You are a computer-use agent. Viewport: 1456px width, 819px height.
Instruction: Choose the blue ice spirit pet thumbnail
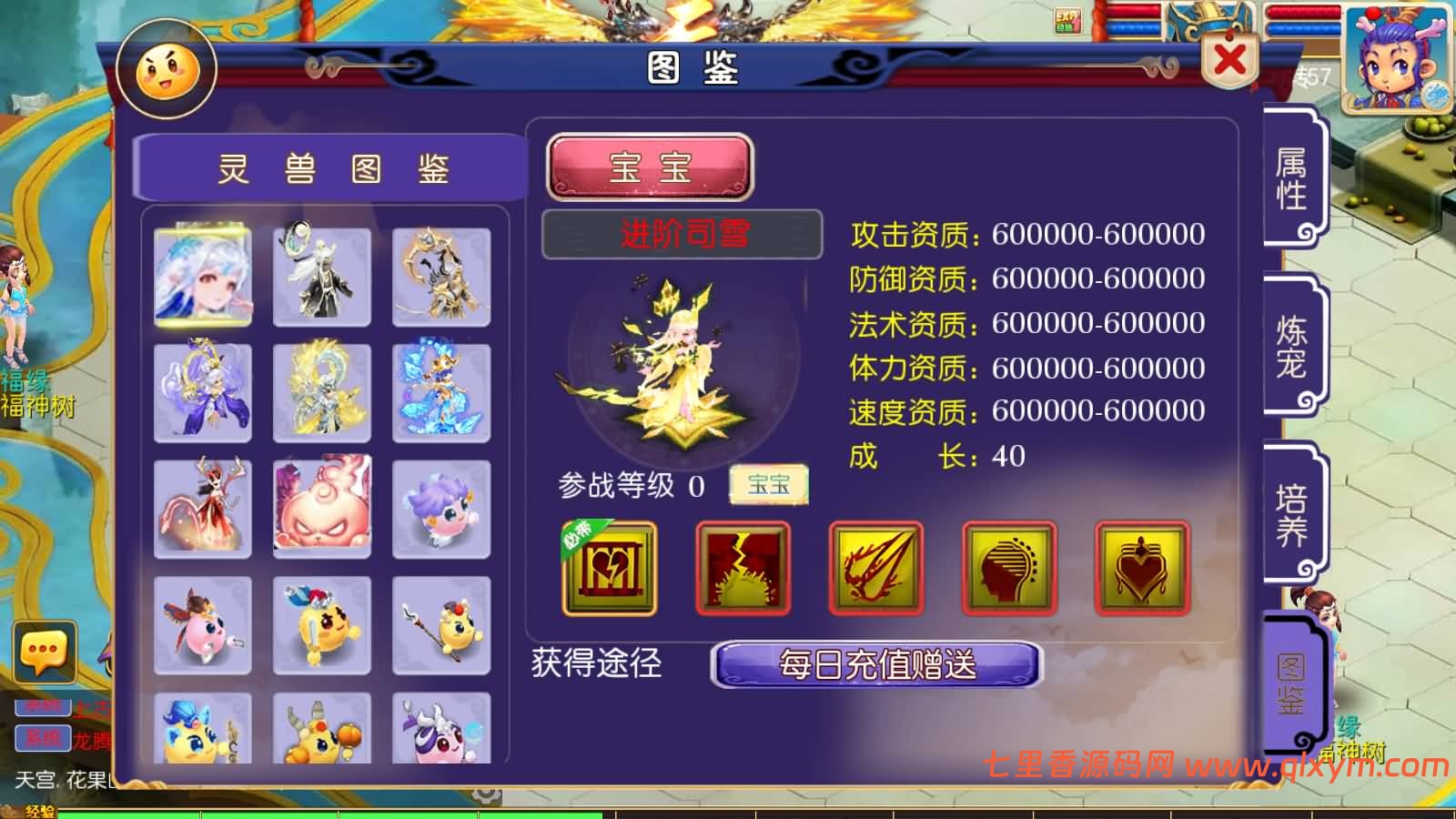click(441, 391)
